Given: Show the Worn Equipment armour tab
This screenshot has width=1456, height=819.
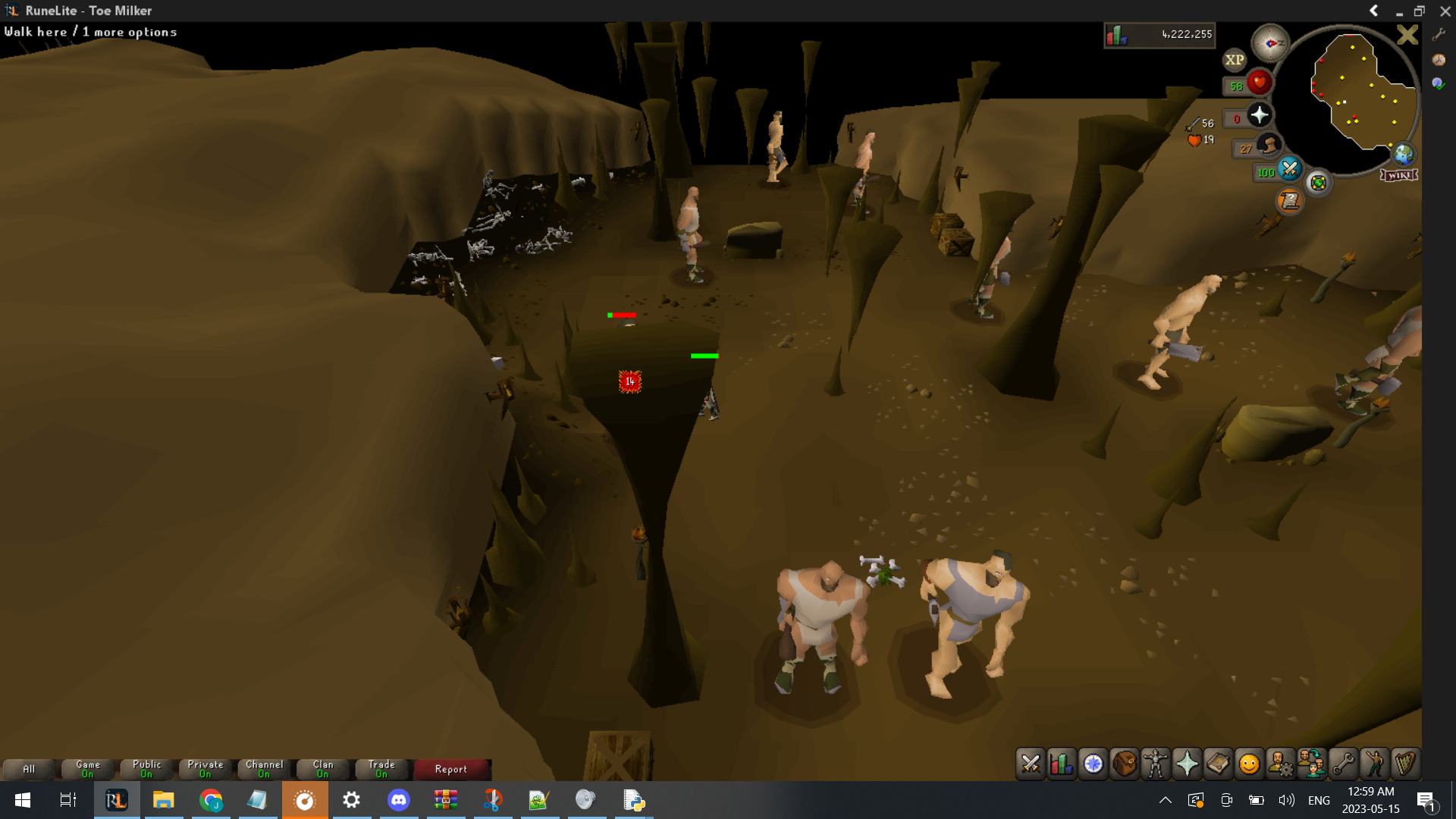Looking at the screenshot, I should coord(1156,764).
